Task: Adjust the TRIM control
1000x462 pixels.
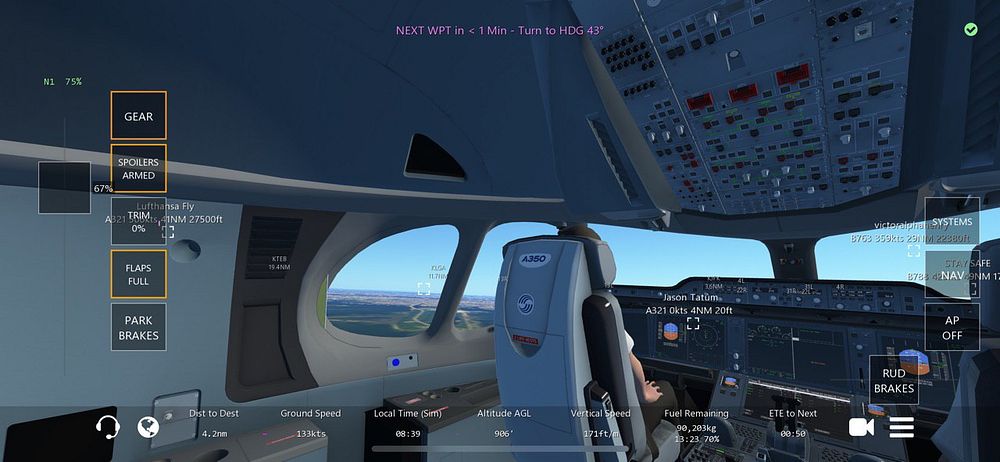Action: tap(138, 221)
